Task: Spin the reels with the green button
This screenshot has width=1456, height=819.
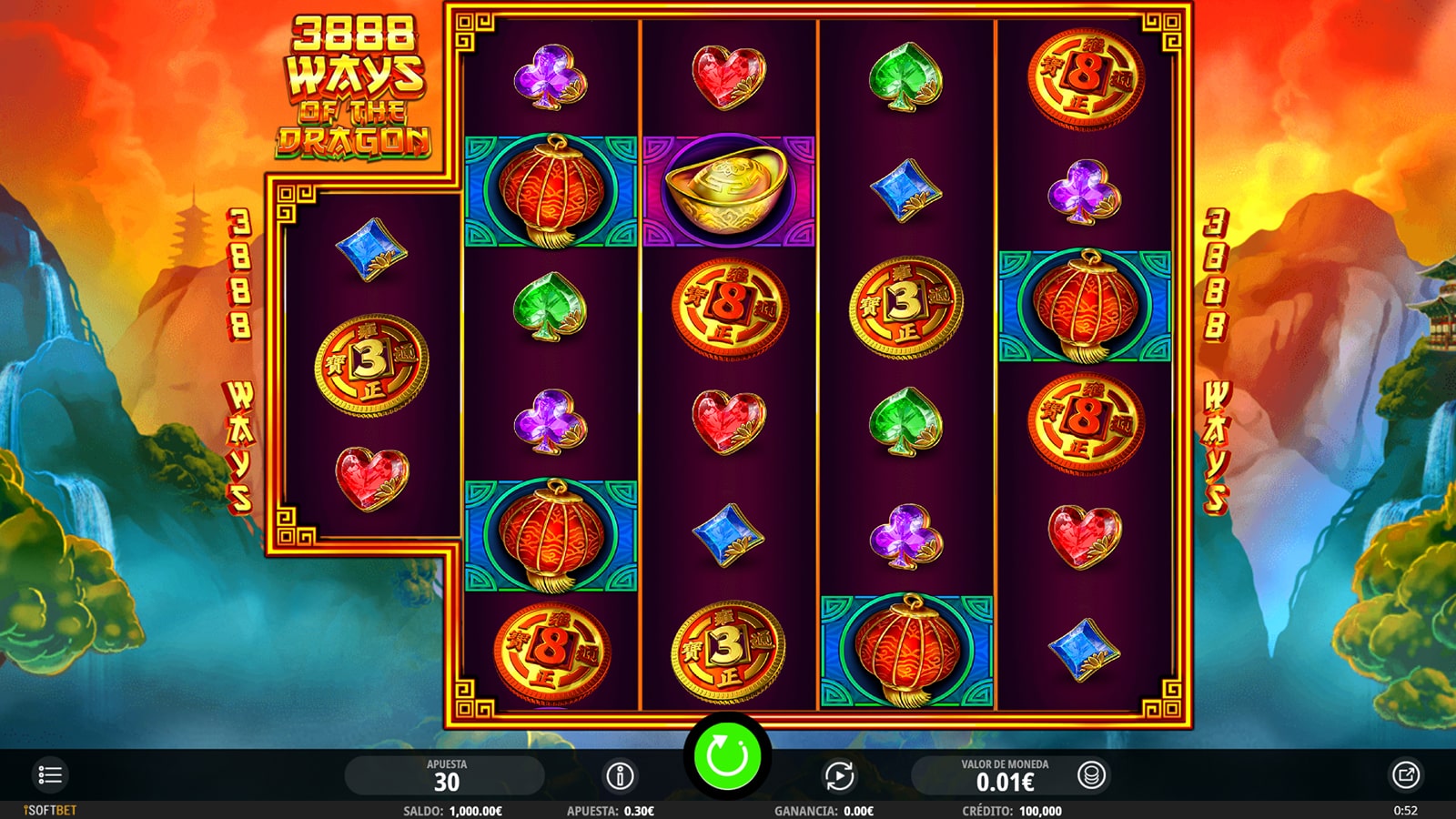Action: tap(727, 756)
